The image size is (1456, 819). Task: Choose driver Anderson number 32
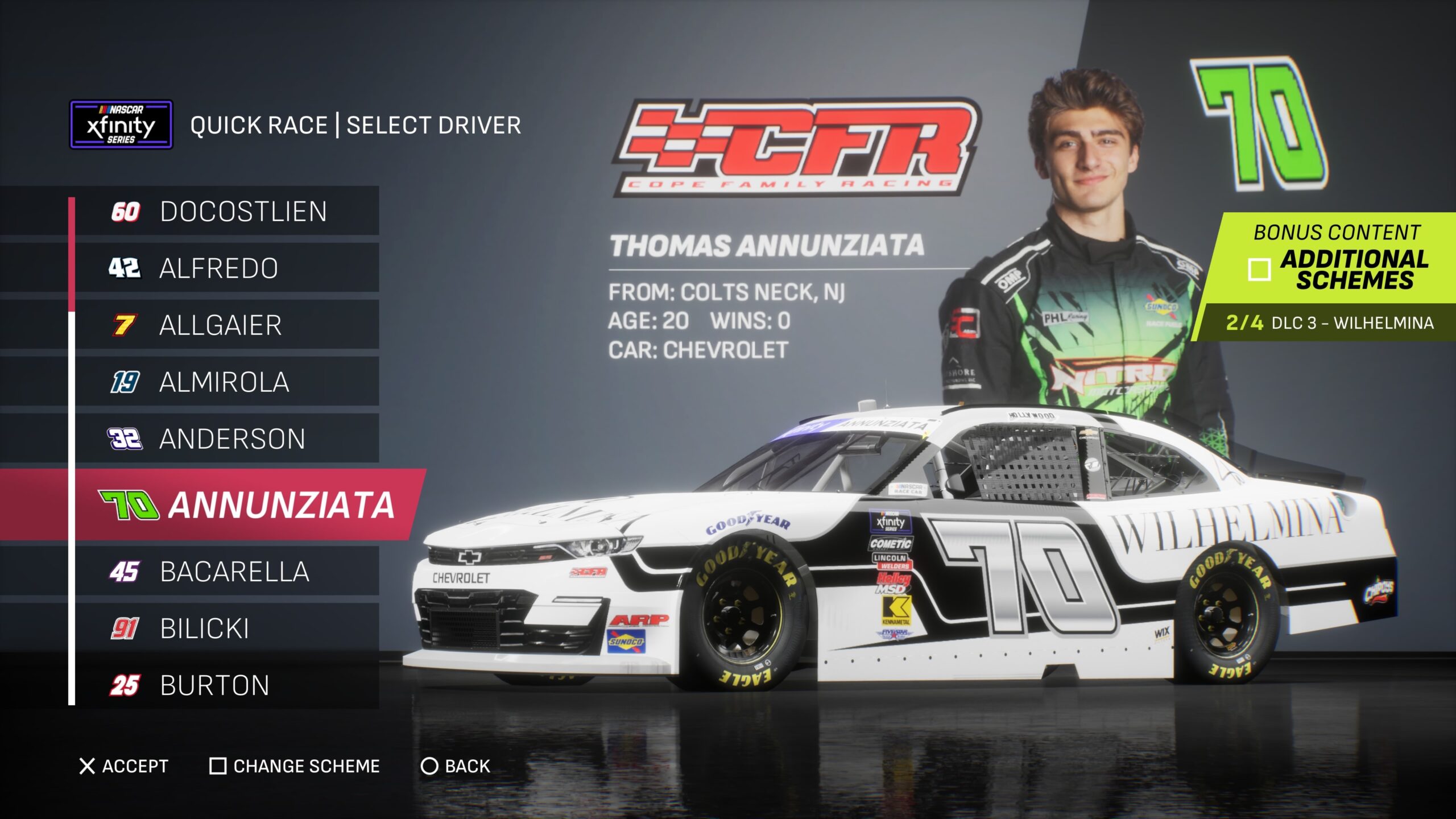pyautogui.click(x=227, y=439)
